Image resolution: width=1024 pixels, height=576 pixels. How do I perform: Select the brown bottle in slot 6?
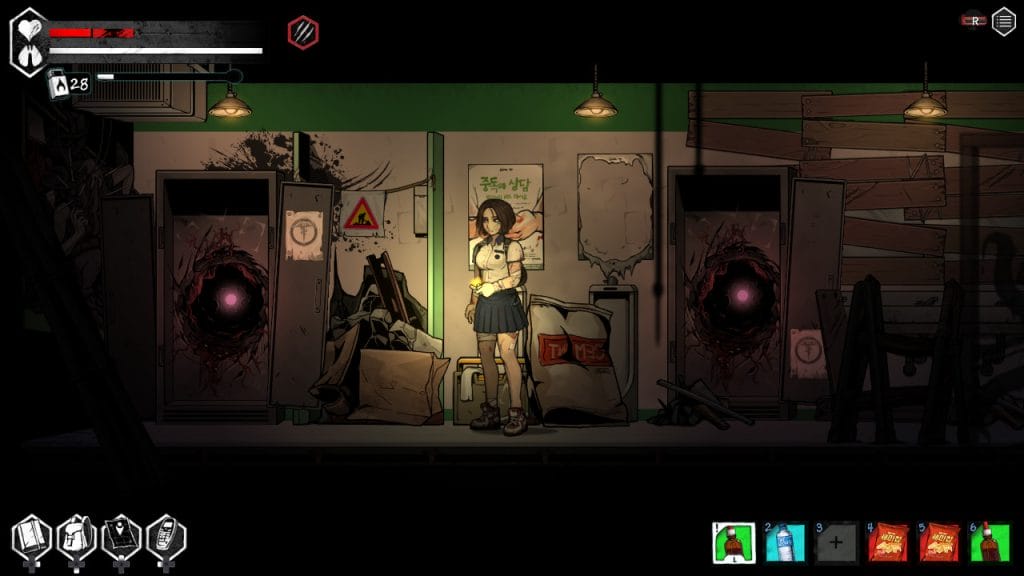989,542
